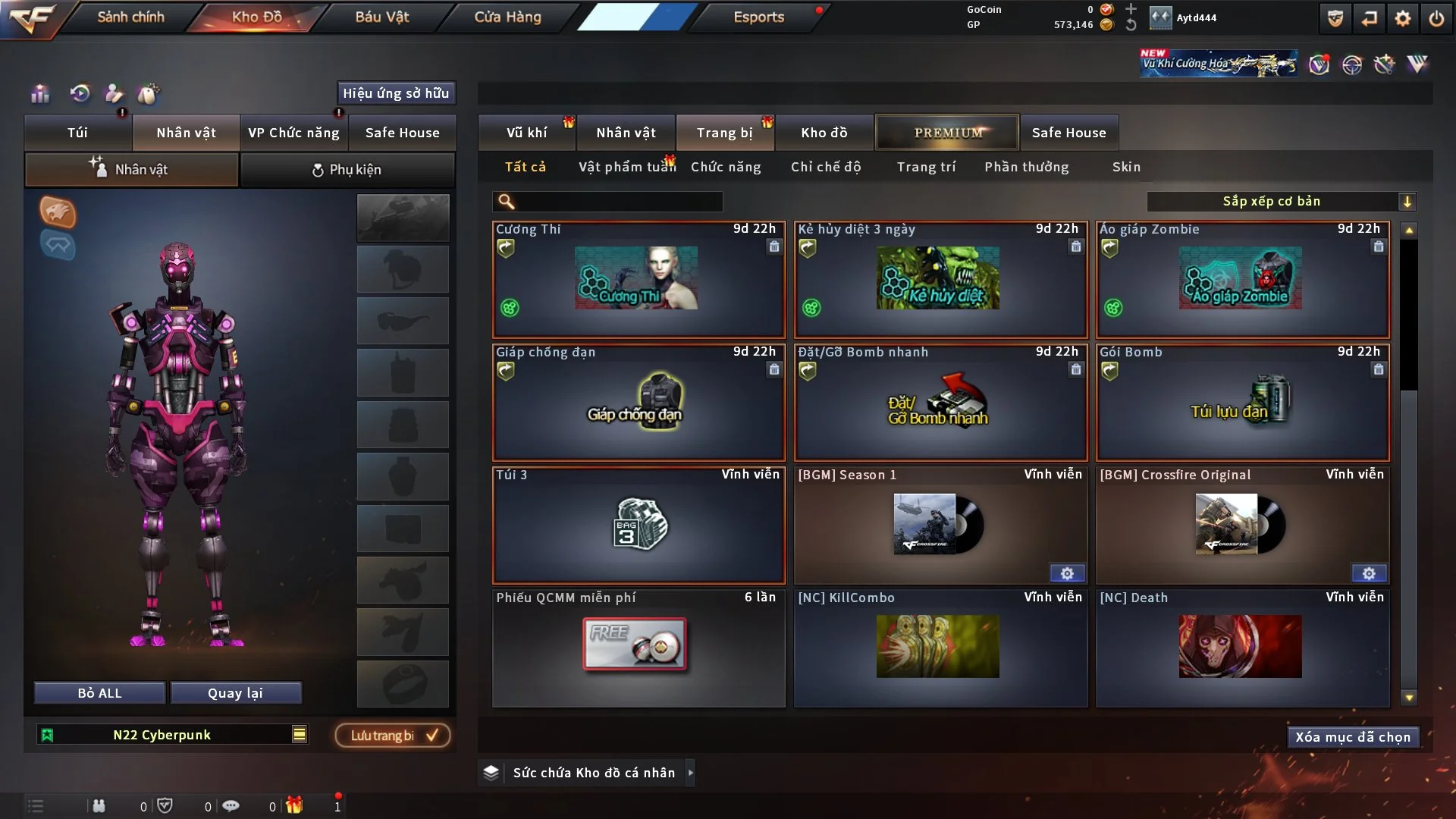
Task: Choose the Giáp chống đạn item
Action: tap(638, 403)
